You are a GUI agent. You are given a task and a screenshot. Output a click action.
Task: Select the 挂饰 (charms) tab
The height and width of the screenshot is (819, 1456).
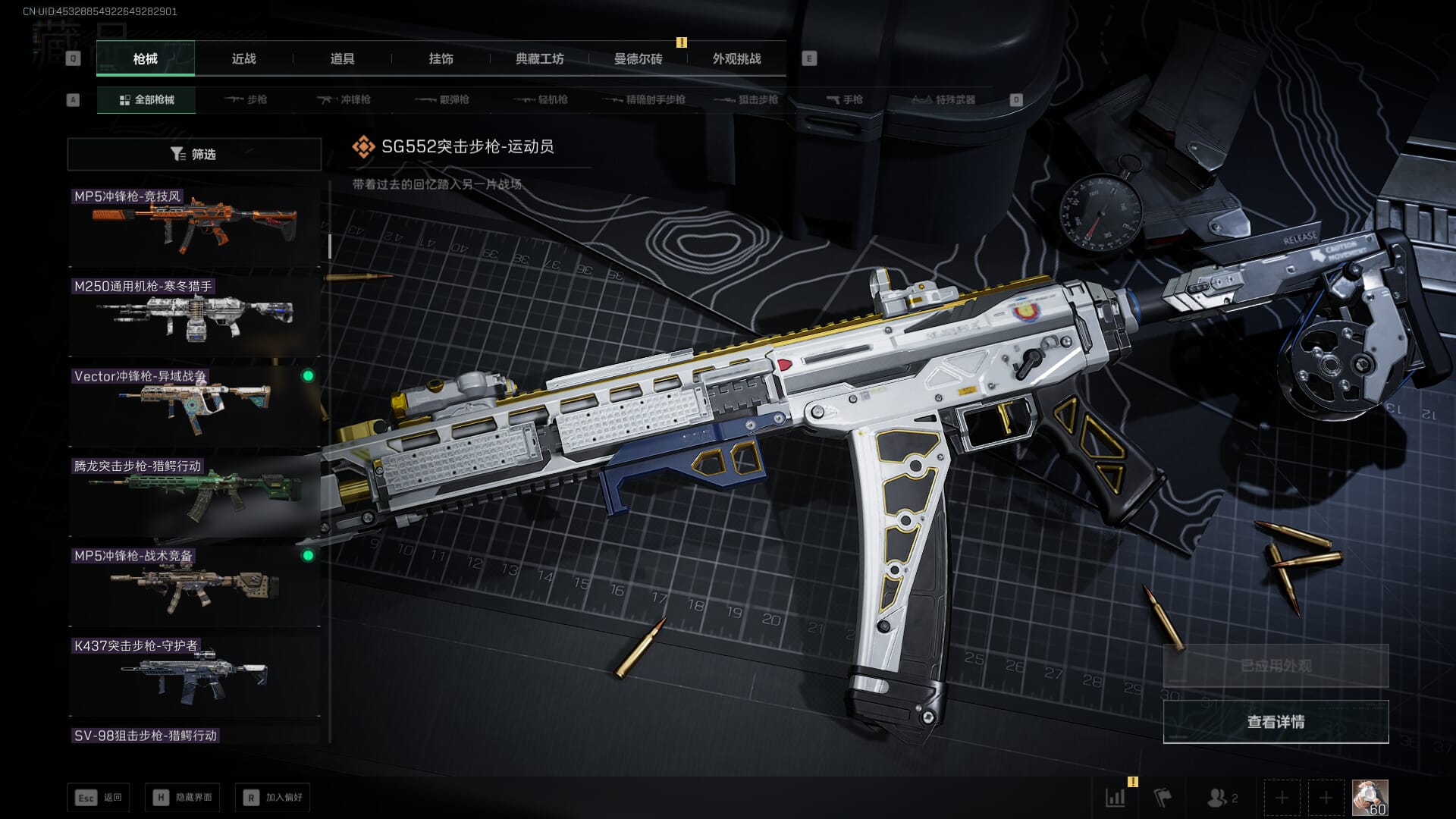pyautogui.click(x=441, y=58)
